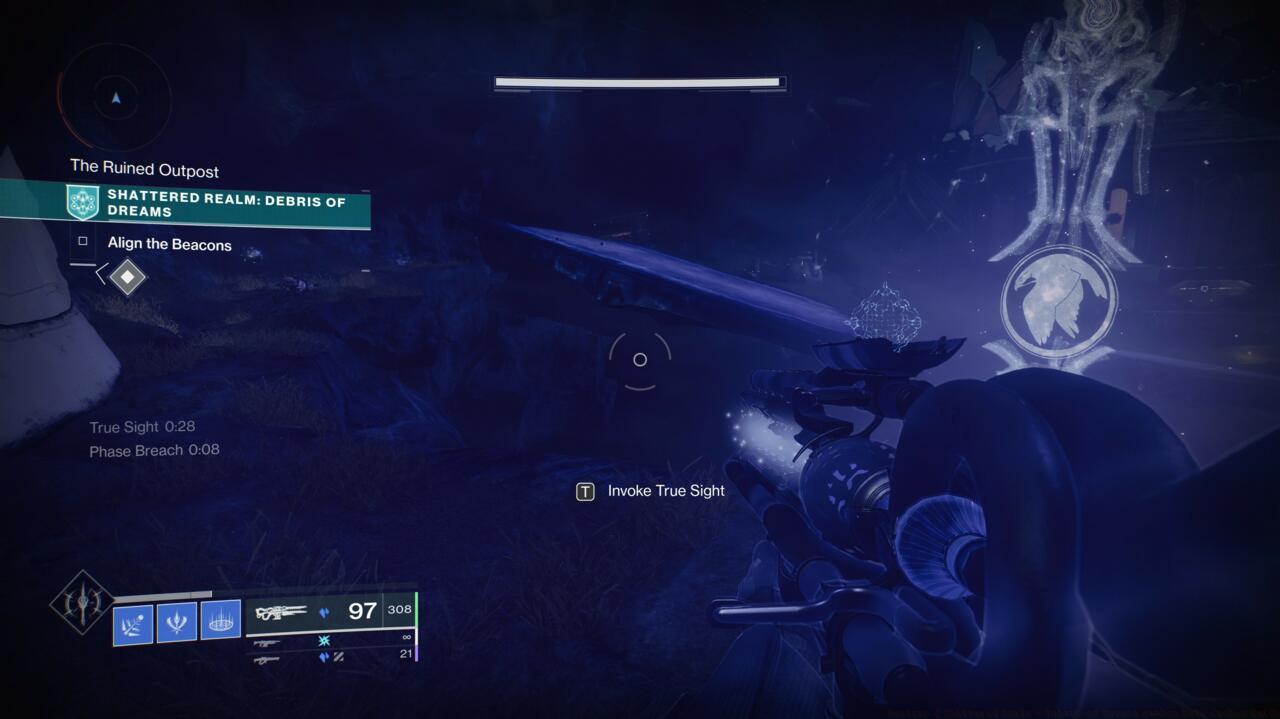Select the equipped machine gun weapon slot
Image resolution: width=1280 pixels, height=719 pixels.
tap(330, 612)
